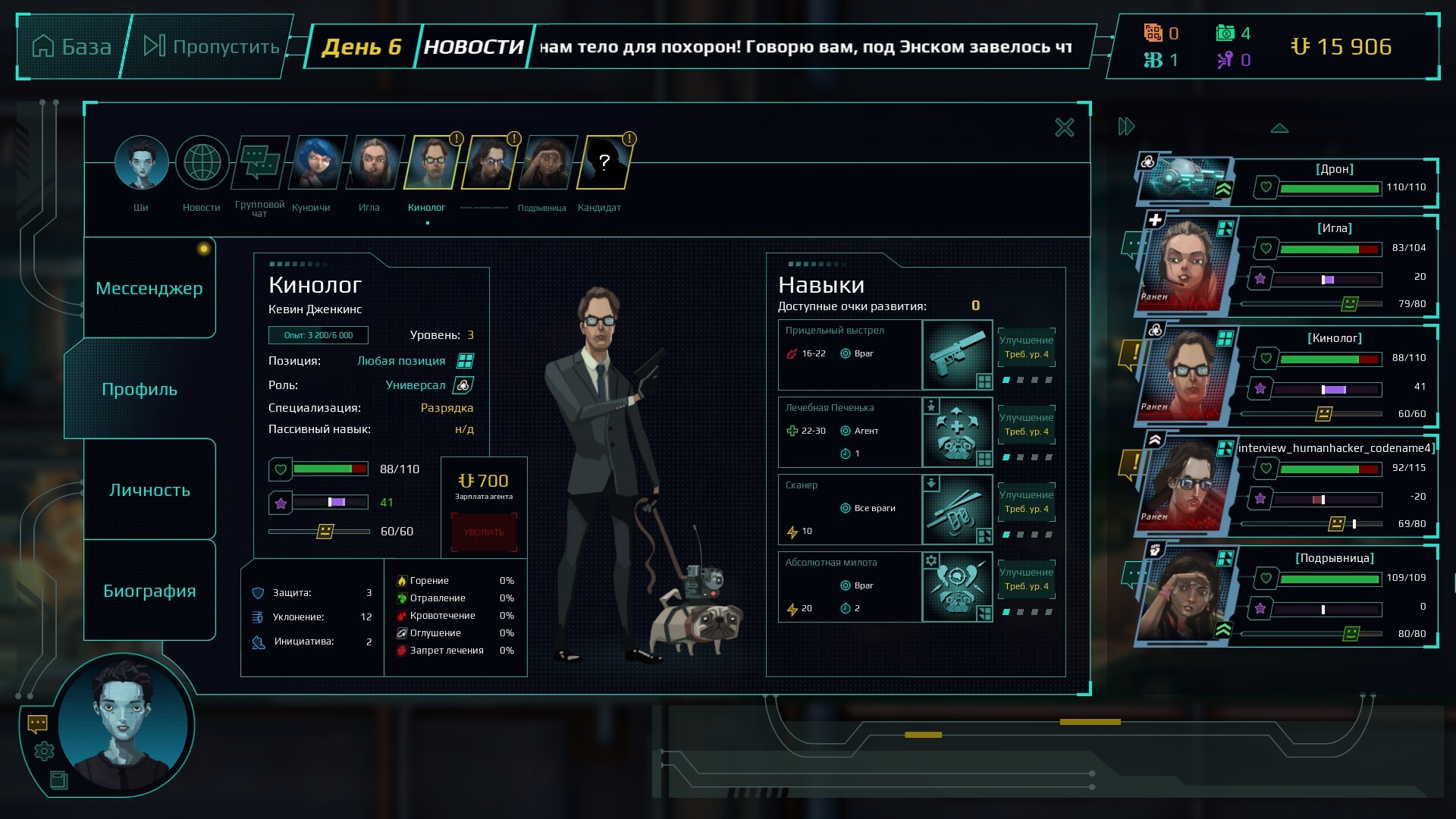Open the Биография tab

pos(149,591)
